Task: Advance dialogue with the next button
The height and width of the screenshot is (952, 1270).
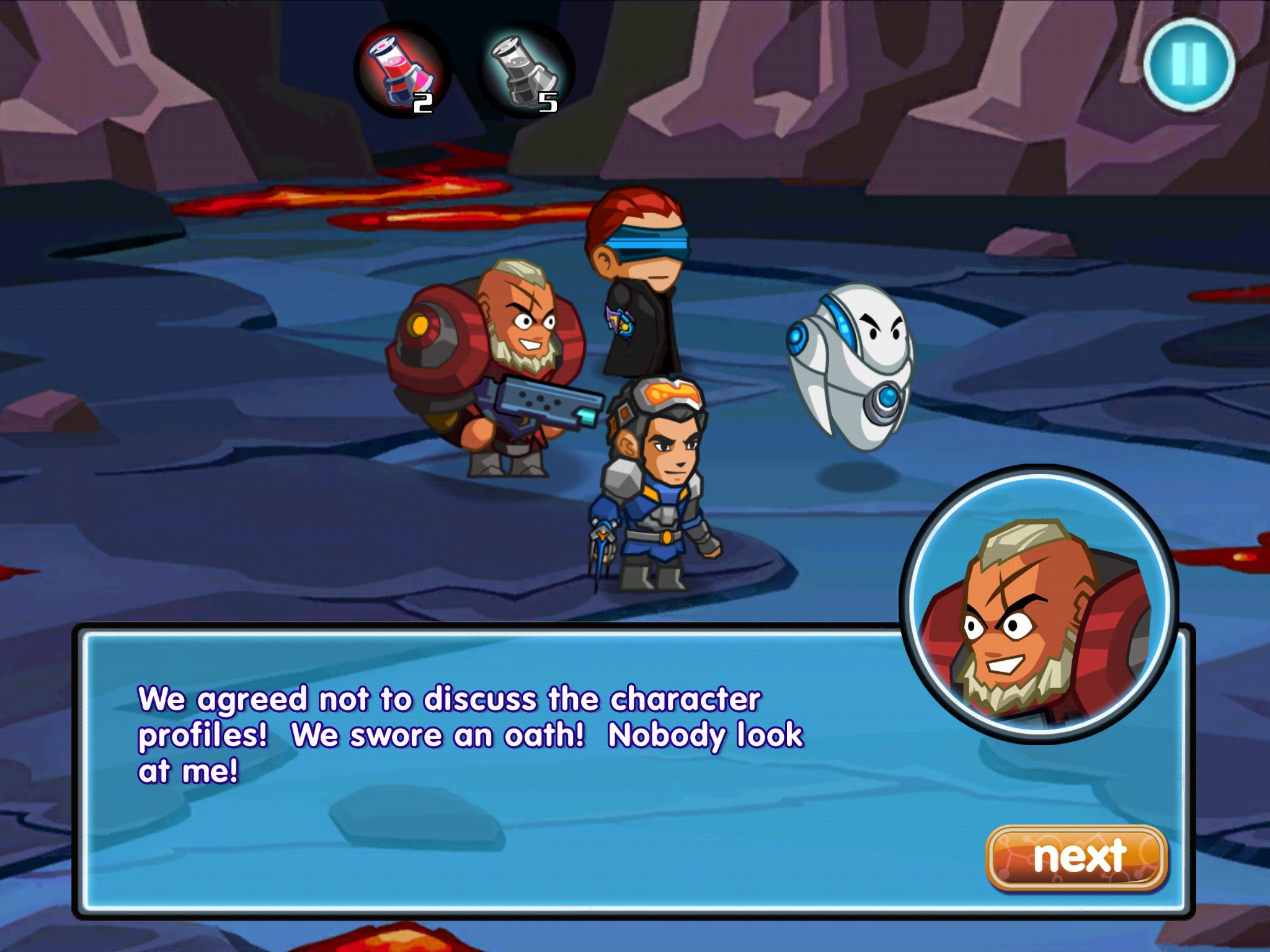Action: click(1077, 858)
